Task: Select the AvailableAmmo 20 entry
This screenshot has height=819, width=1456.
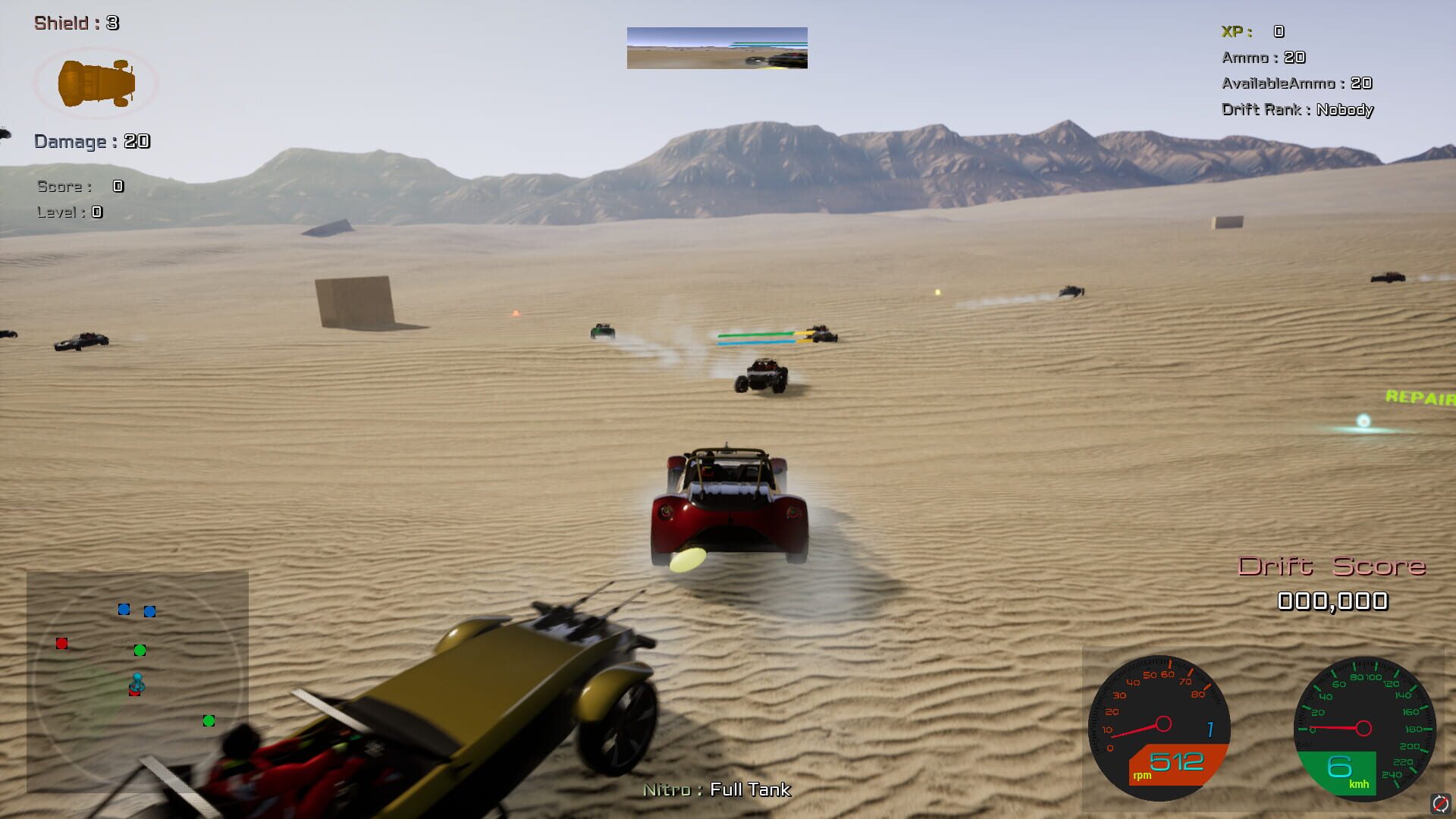Action: tap(1298, 83)
